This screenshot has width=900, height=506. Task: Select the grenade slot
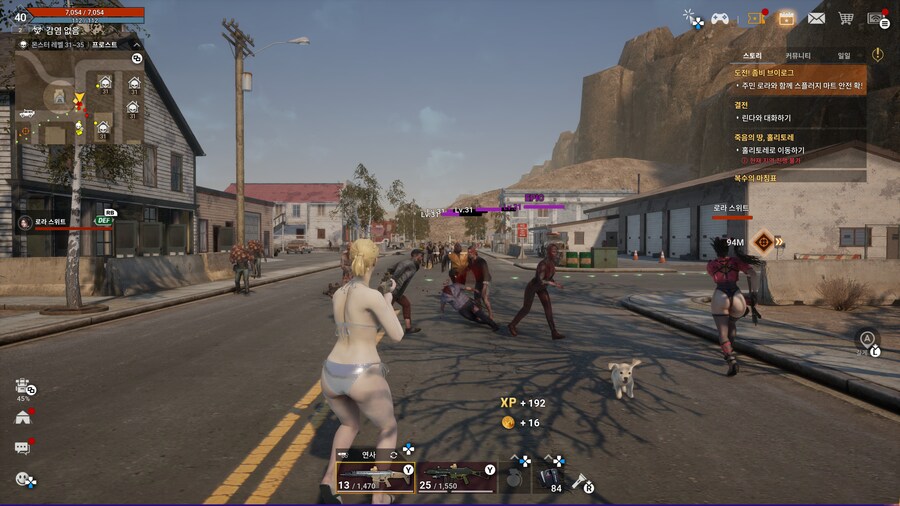tap(515, 477)
